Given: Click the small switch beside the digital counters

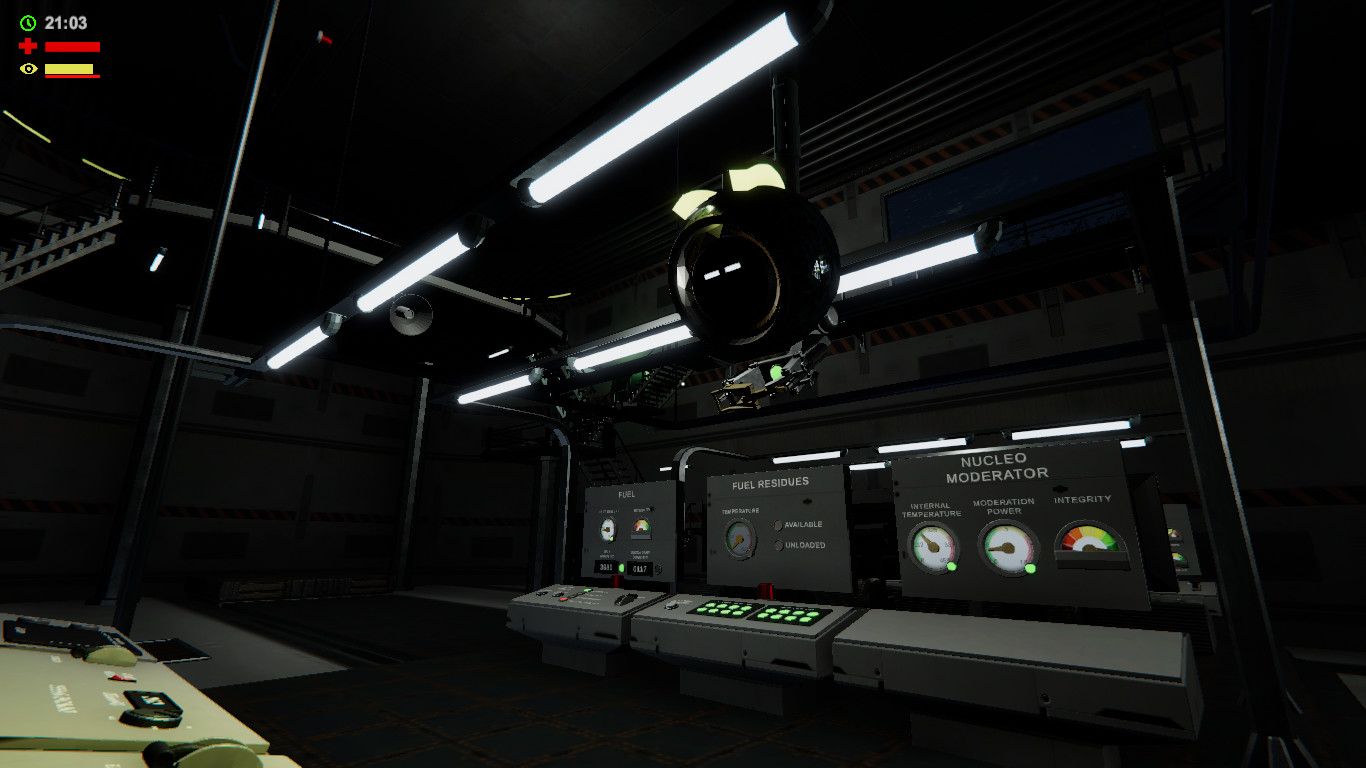Looking at the screenshot, I should (x=659, y=569).
